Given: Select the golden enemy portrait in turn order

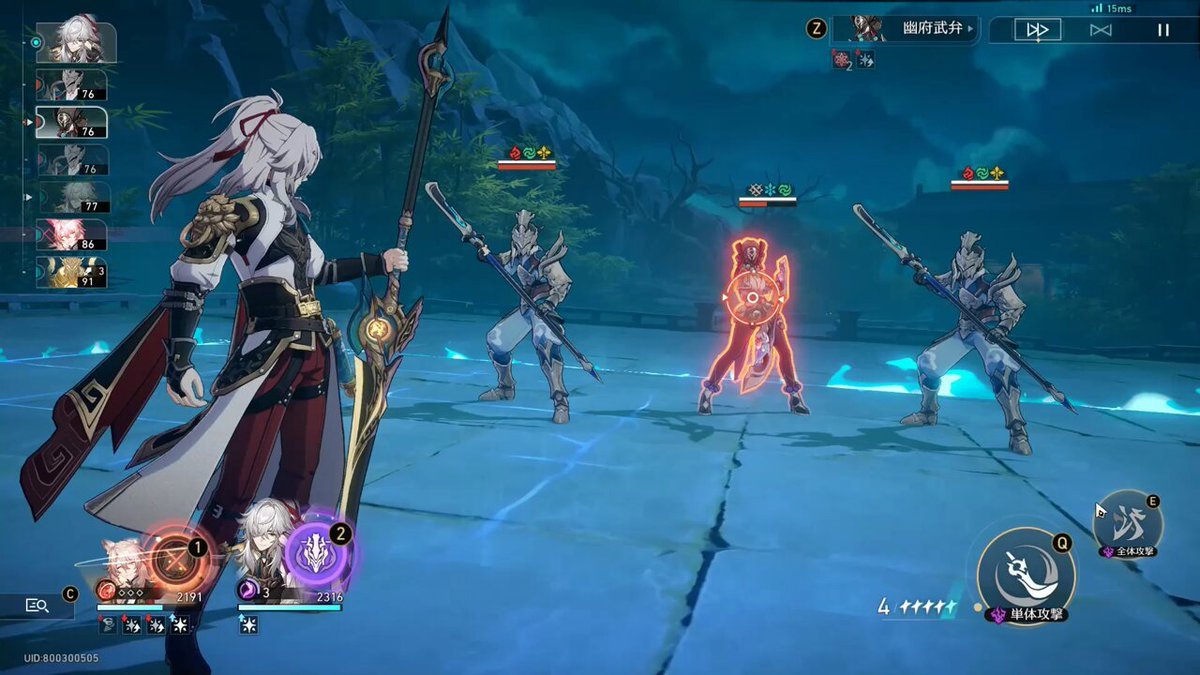Looking at the screenshot, I should coord(70,272).
